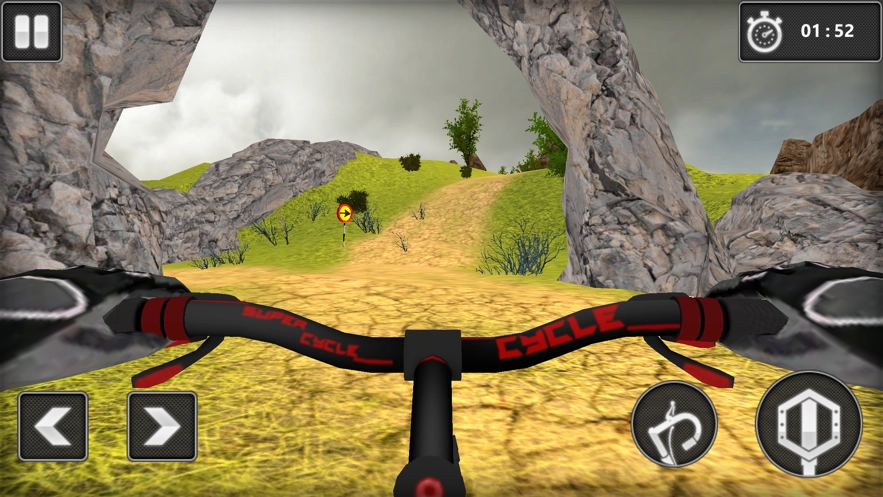Screen dimensions: 883x497
Task: Tap the round brake lever button
Action: (x=674, y=424)
